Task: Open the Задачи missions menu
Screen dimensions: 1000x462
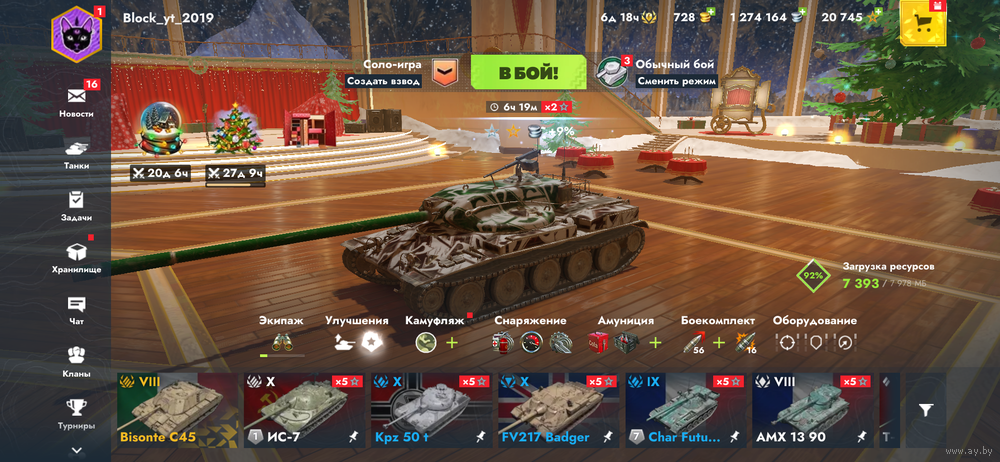Action: point(77,205)
